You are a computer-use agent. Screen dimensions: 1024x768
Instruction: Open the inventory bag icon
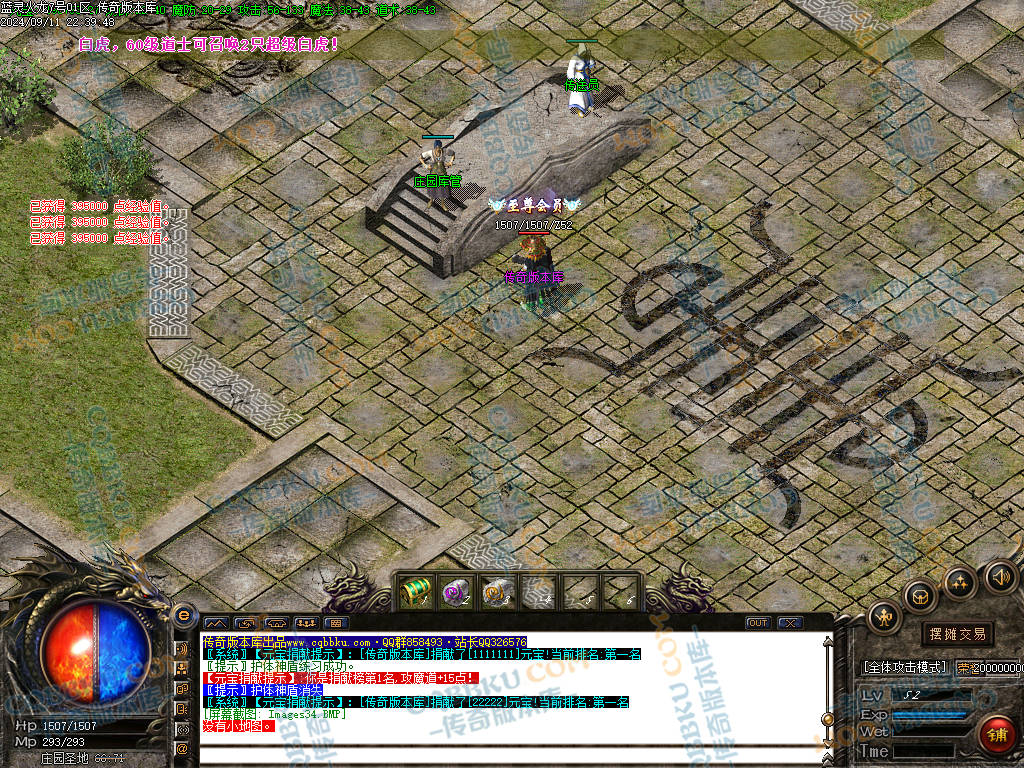tap(920, 597)
